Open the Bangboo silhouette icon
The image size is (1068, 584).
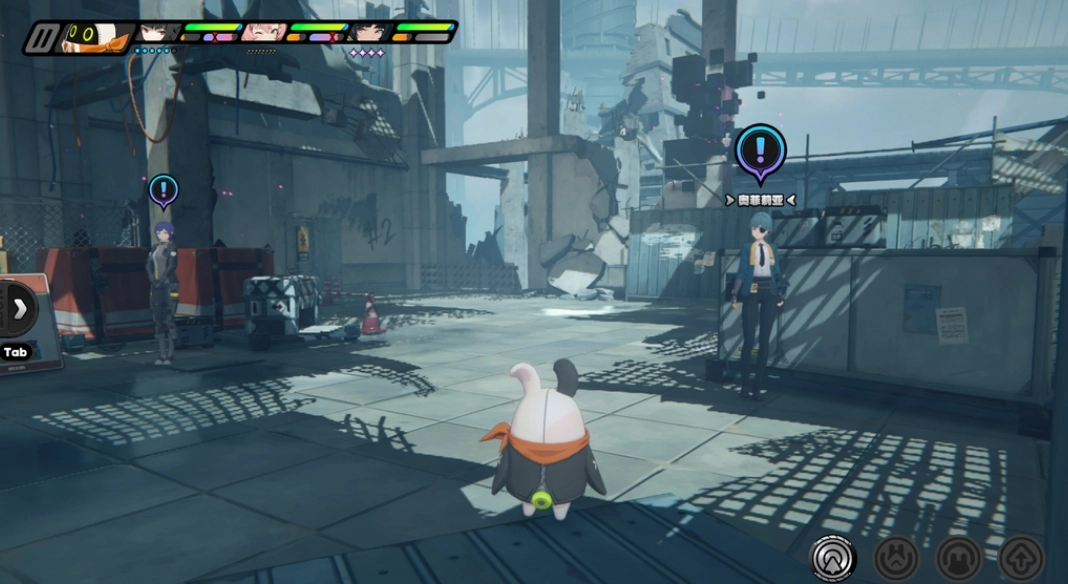point(959,558)
